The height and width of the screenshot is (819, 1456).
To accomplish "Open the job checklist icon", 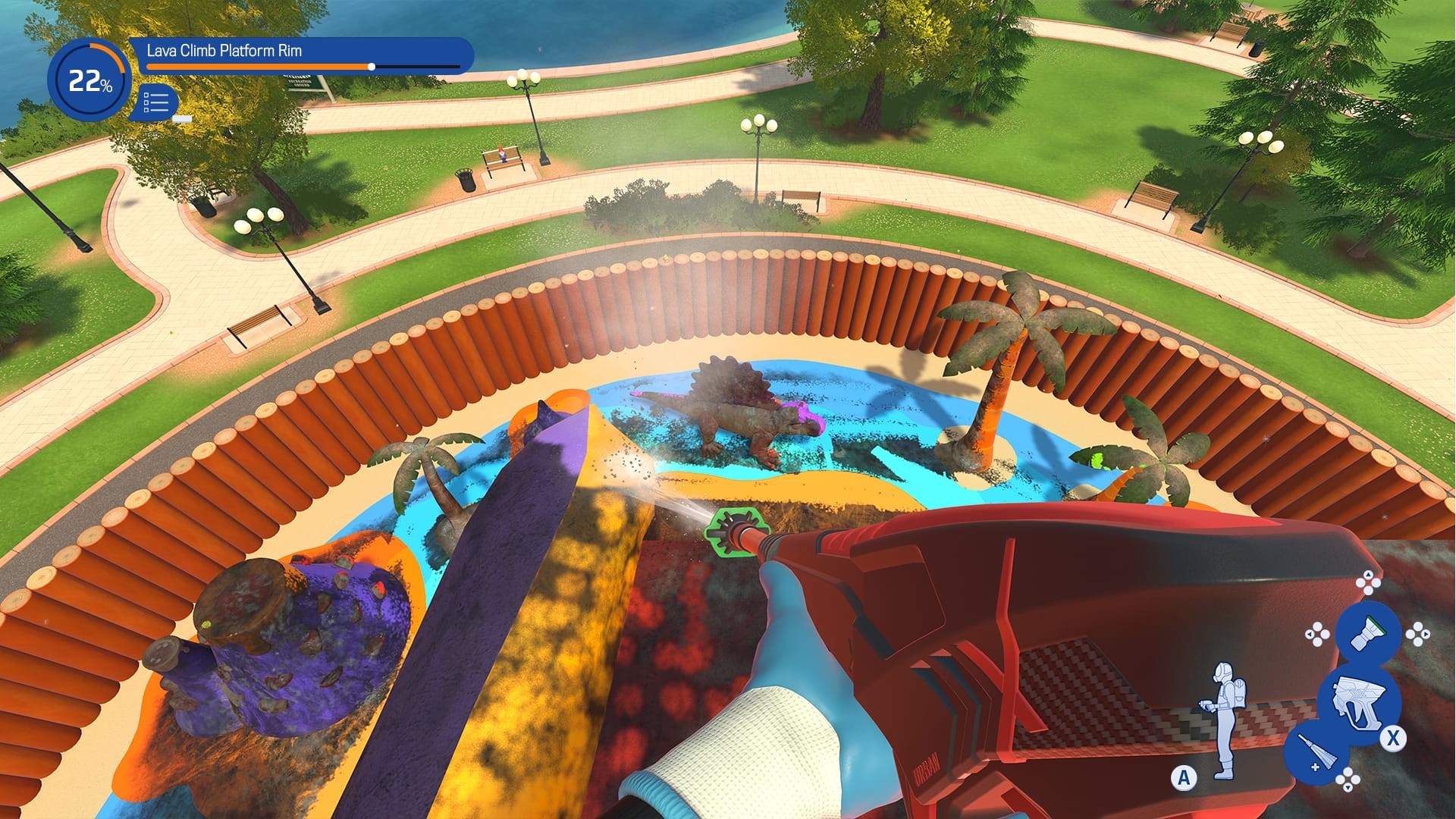I will tap(156, 102).
